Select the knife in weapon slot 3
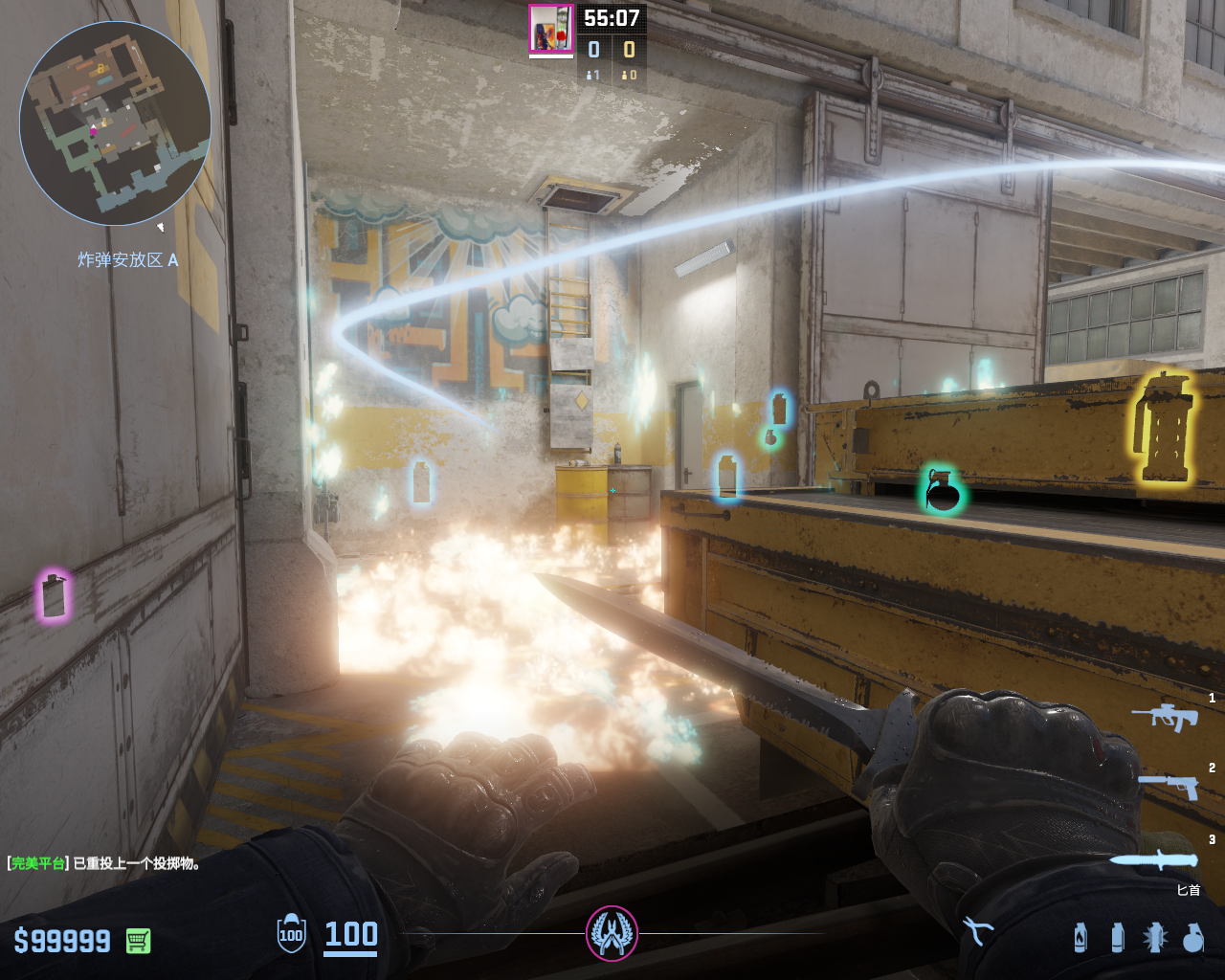This screenshot has height=980, width=1225. click(x=1154, y=859)
